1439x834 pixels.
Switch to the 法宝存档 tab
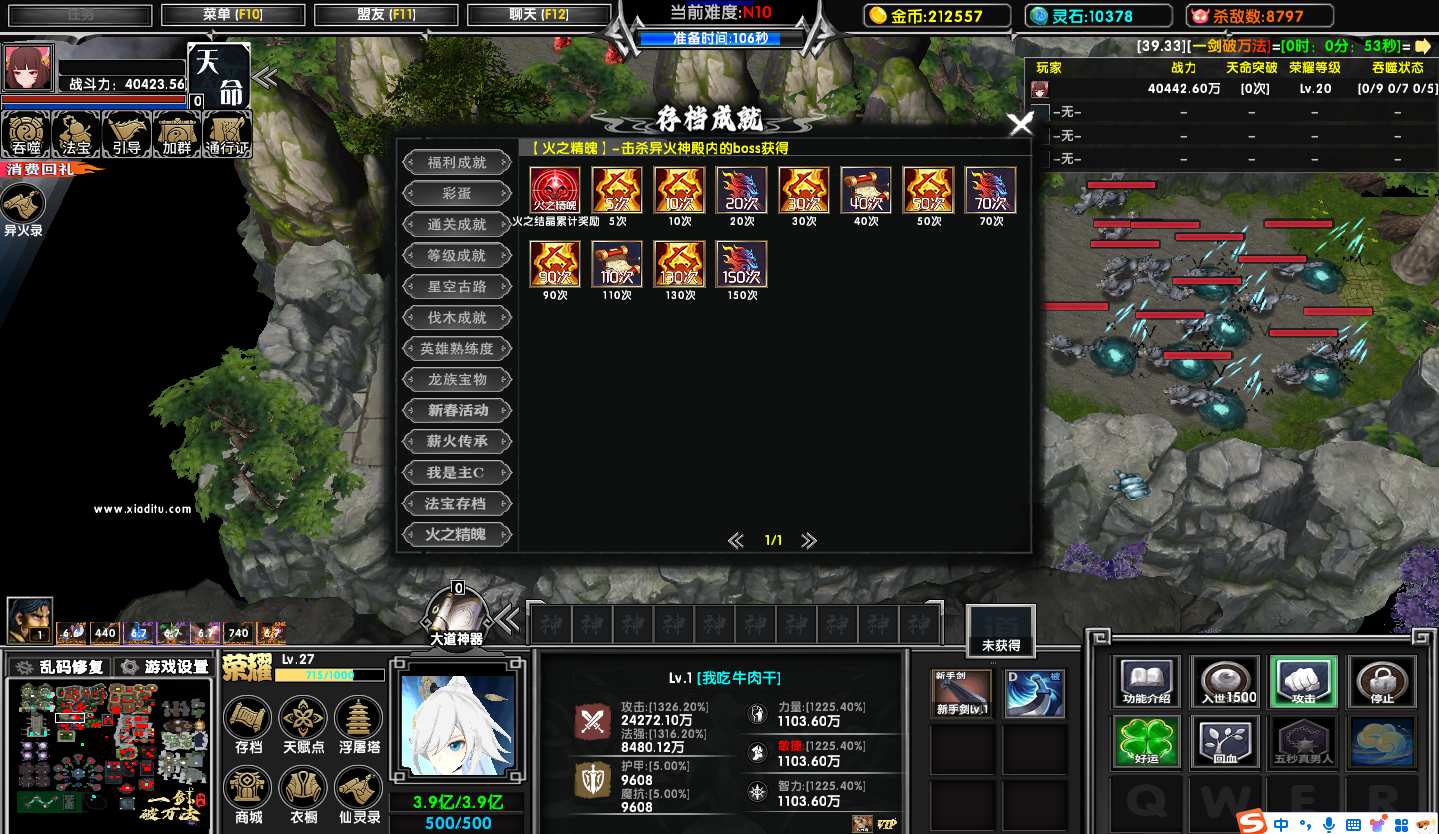457,503
